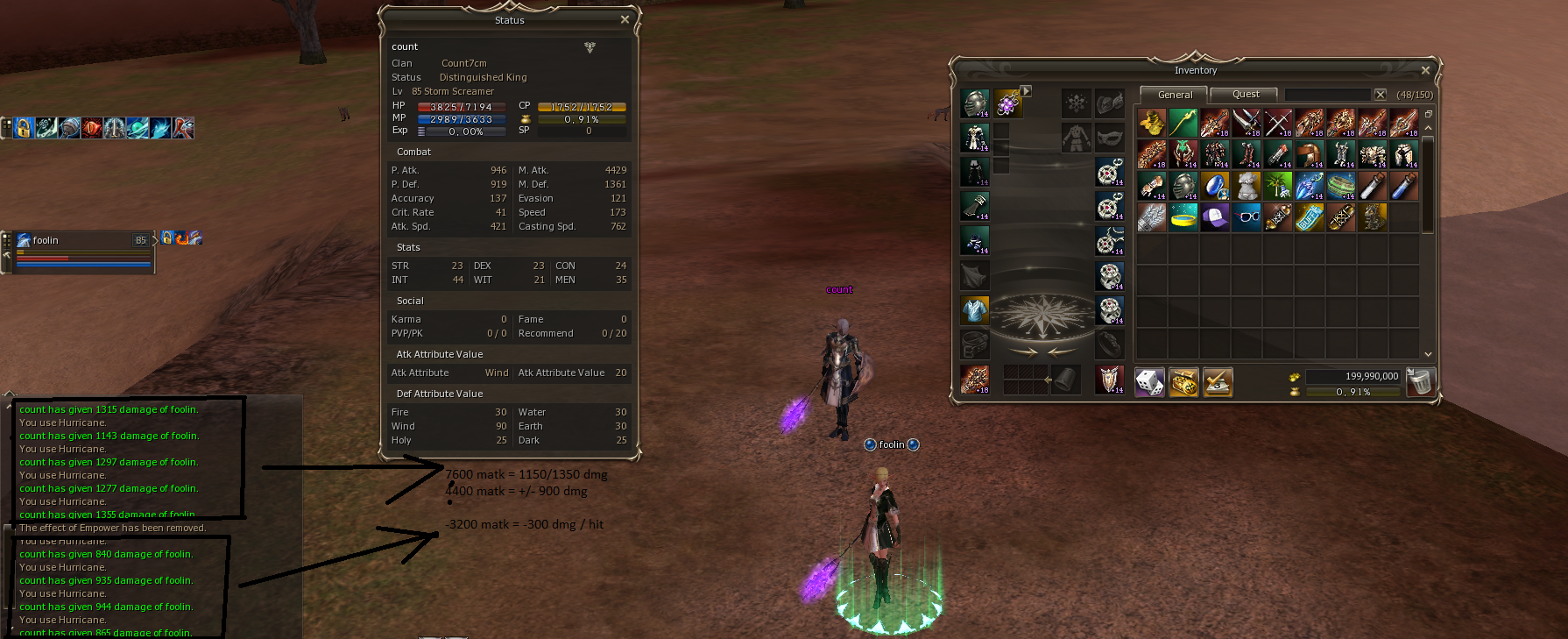Switch to the Quest inventory tab
The image size is (1568, 639).
point(1245,95)
